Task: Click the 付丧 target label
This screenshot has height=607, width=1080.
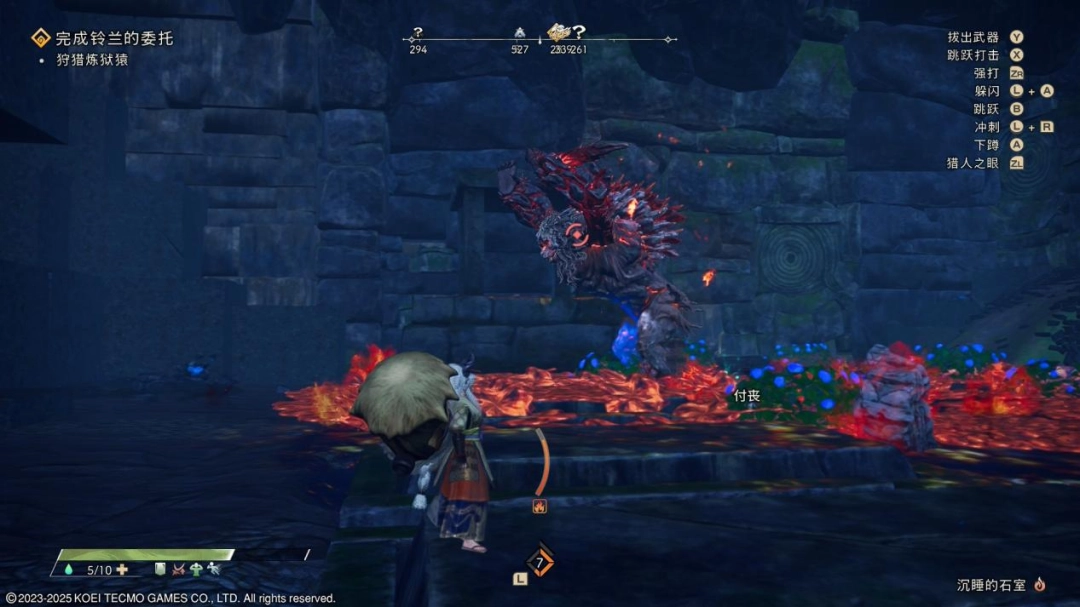Action: point(747,395)
